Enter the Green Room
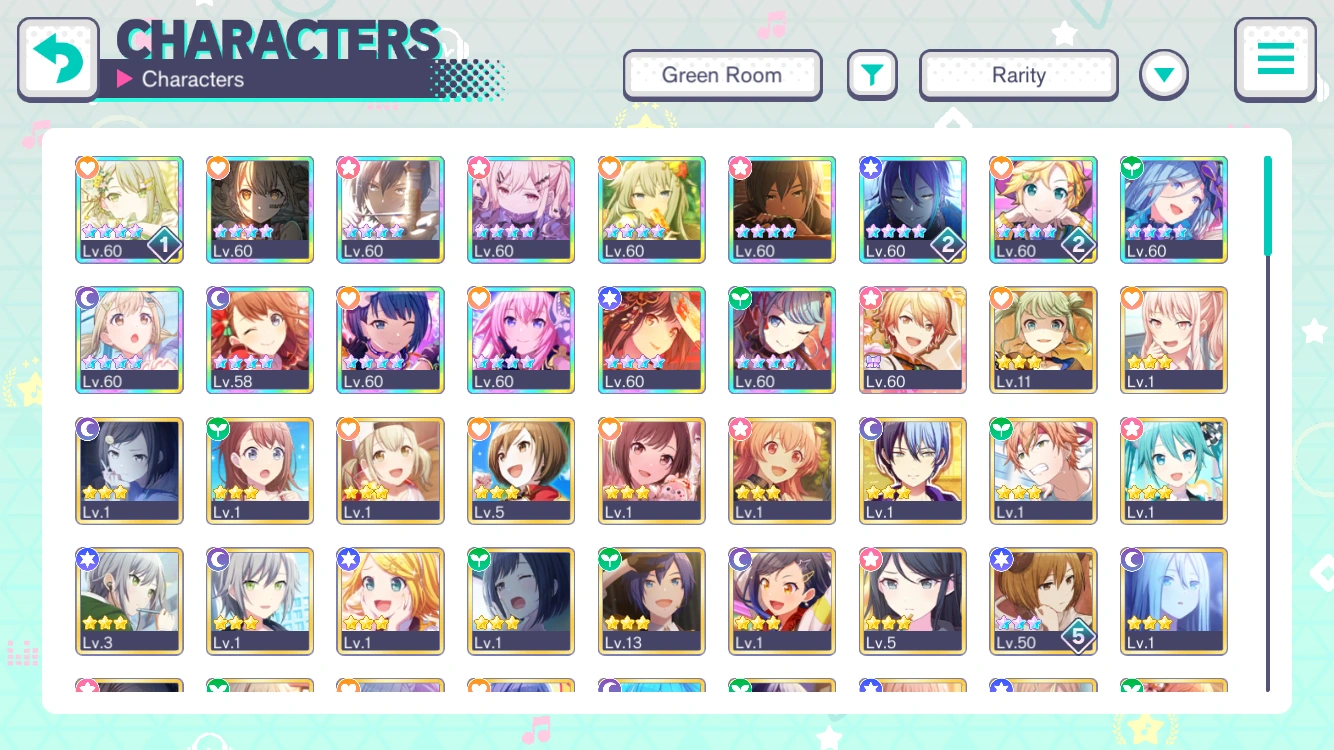 [x=722, y=75]
